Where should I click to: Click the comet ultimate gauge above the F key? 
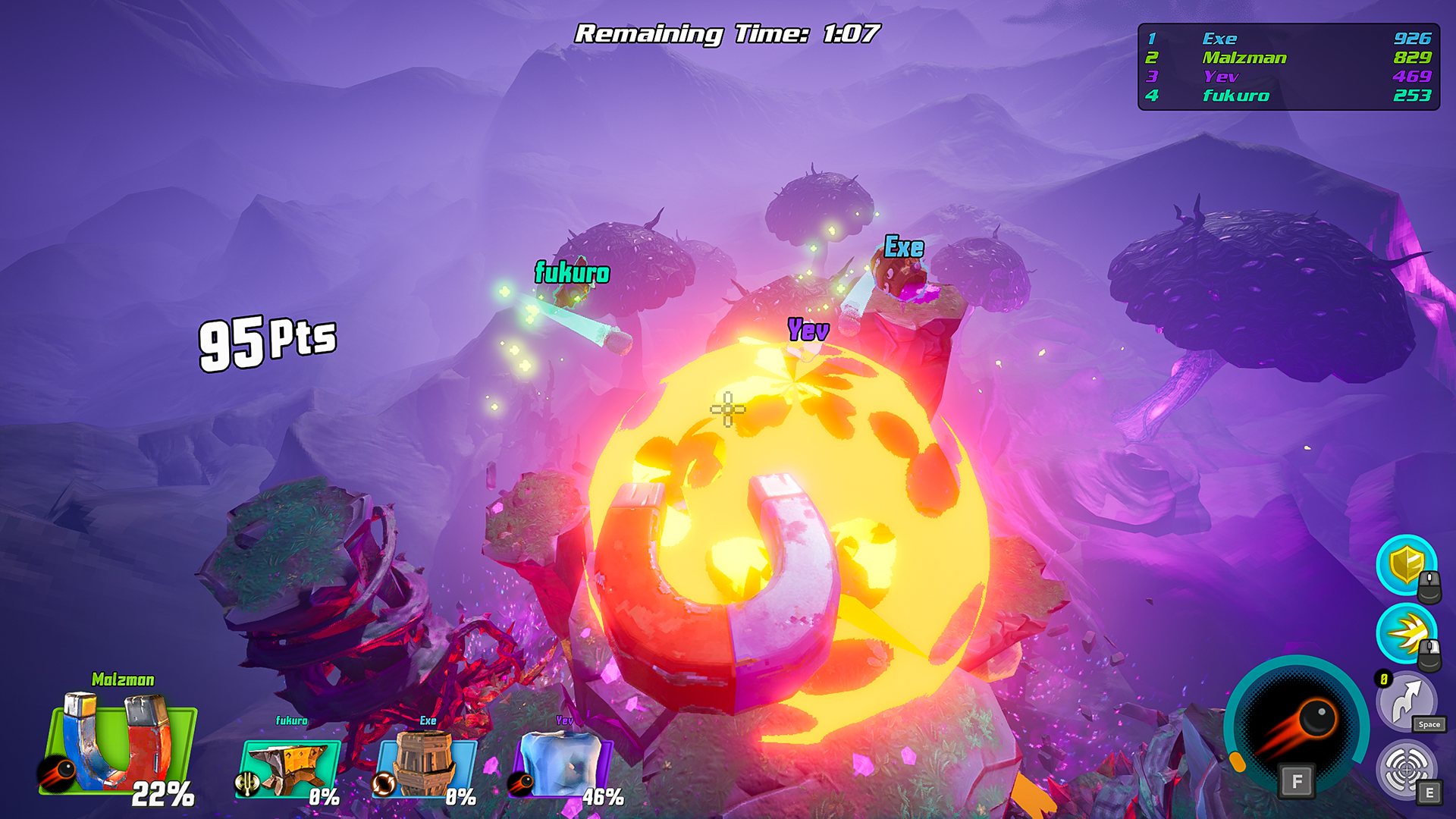coord(1296,717)
